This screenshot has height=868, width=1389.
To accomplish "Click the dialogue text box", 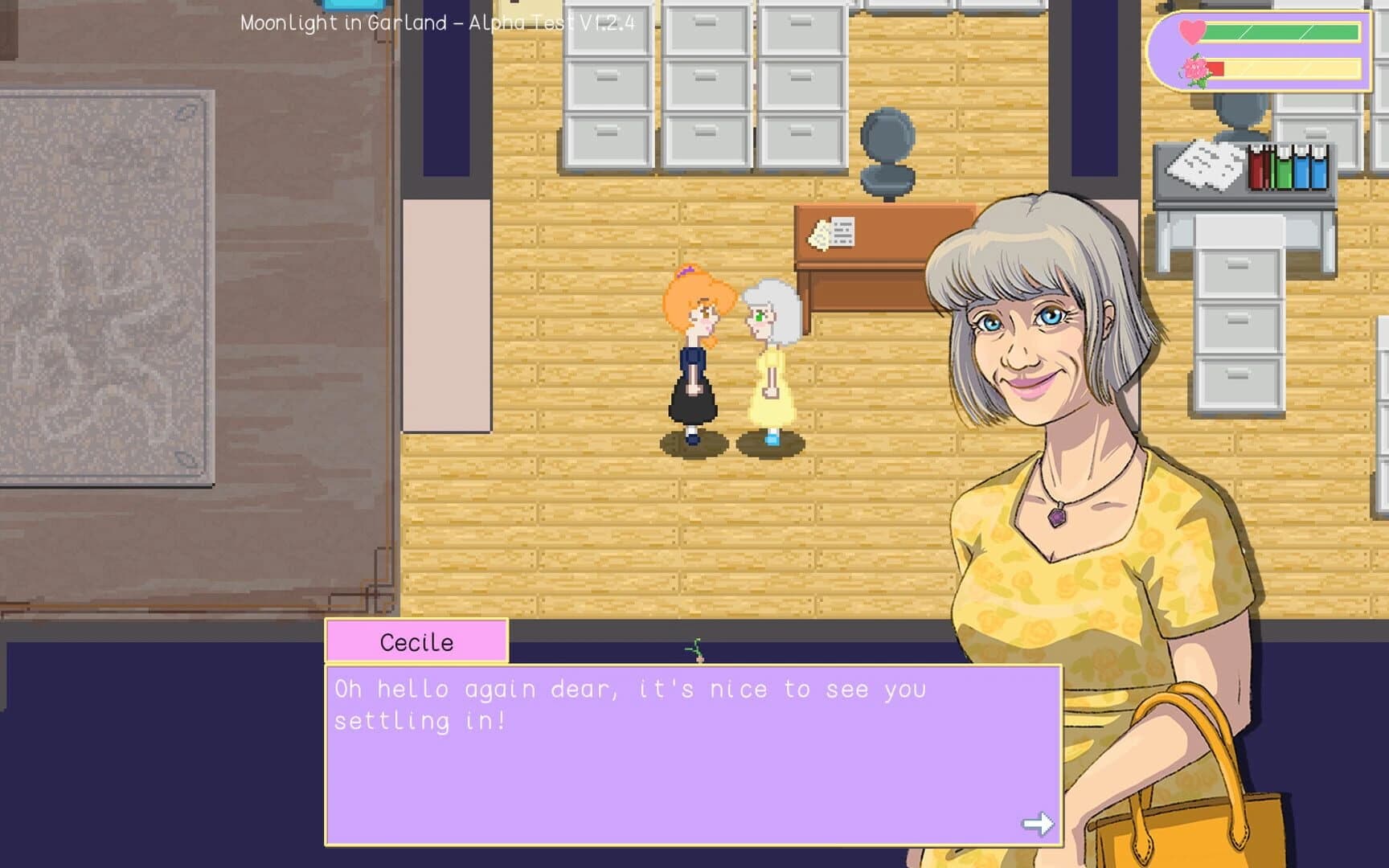I will click(x=691, y=755).
